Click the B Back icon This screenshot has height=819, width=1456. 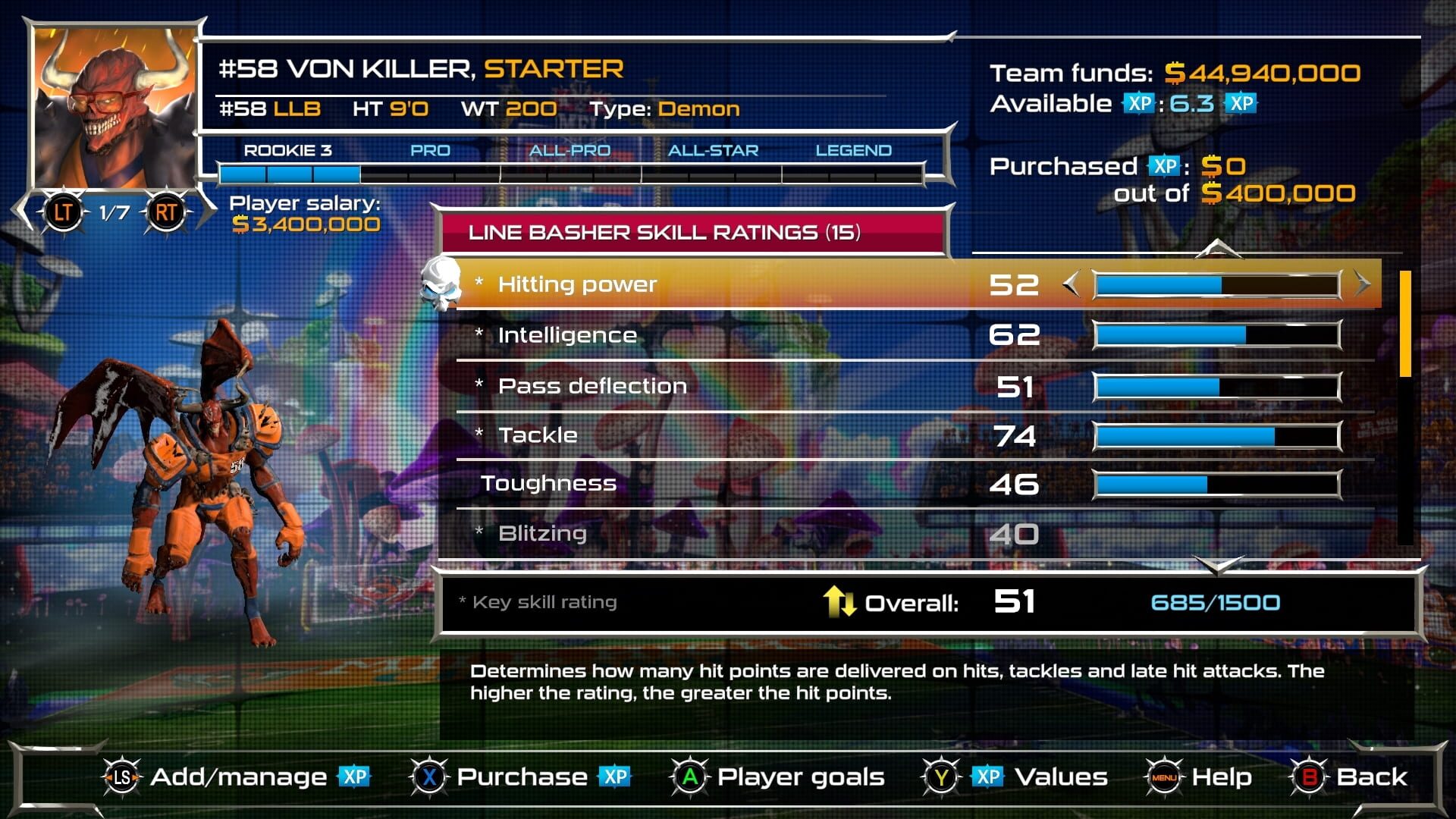[x=1308, y=777]
